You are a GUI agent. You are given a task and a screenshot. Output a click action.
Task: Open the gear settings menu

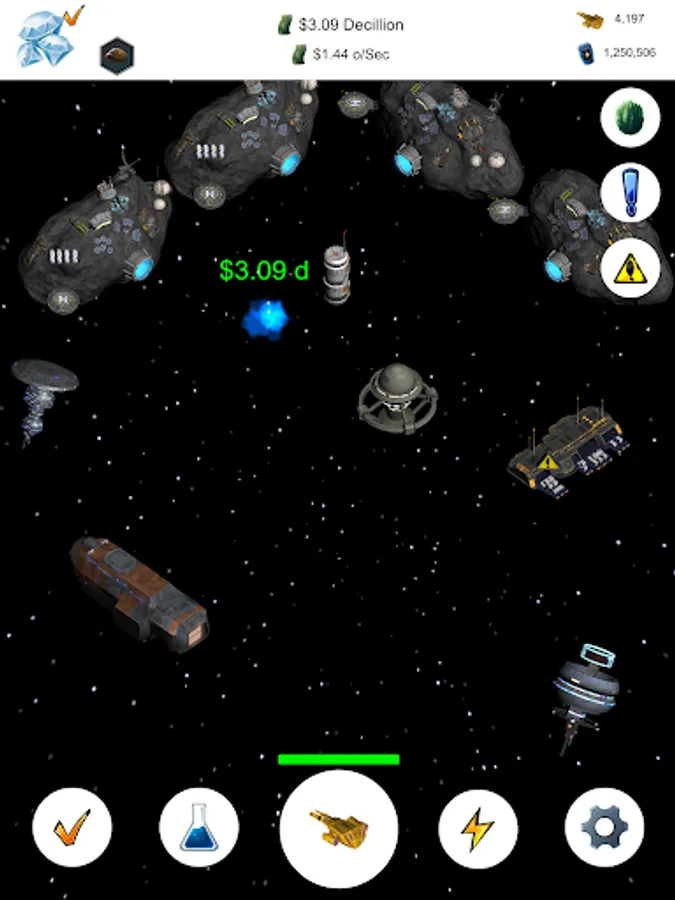(x=604, y=828)
